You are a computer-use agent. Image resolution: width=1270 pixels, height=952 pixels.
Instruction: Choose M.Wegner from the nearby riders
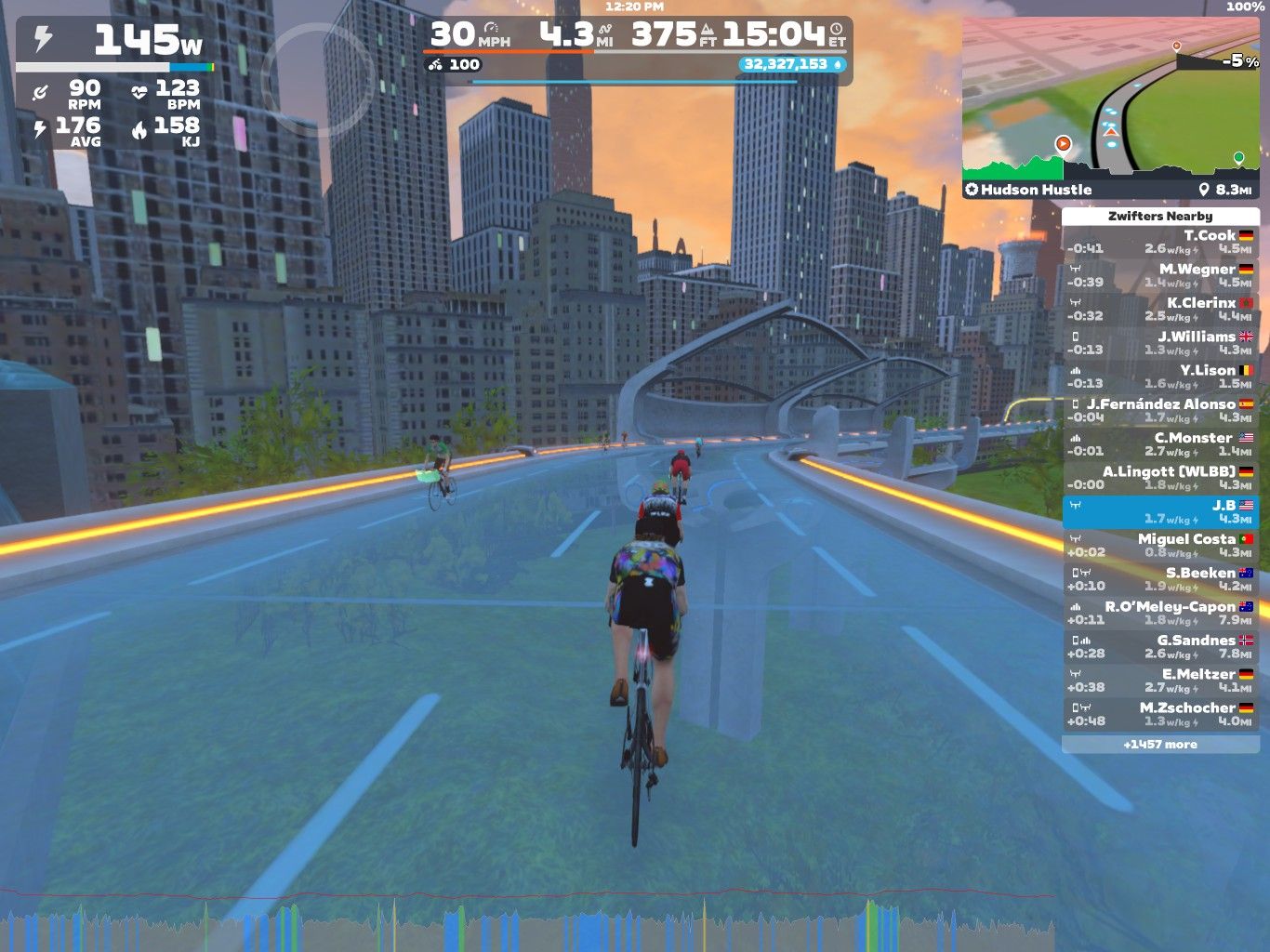click(1160, 275)
